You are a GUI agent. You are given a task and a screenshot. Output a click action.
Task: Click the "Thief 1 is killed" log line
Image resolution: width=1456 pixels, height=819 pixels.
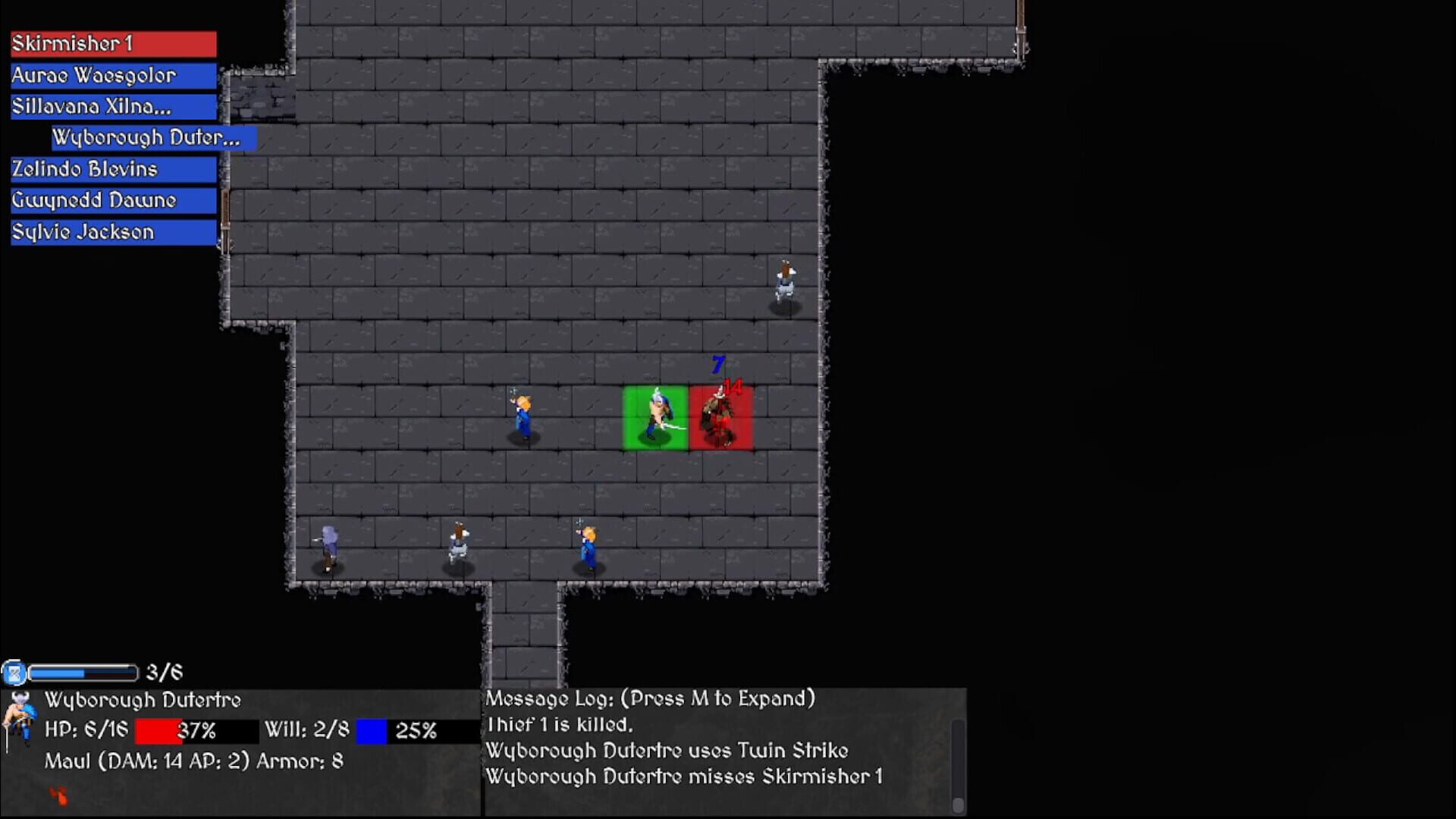click(559, 724)
